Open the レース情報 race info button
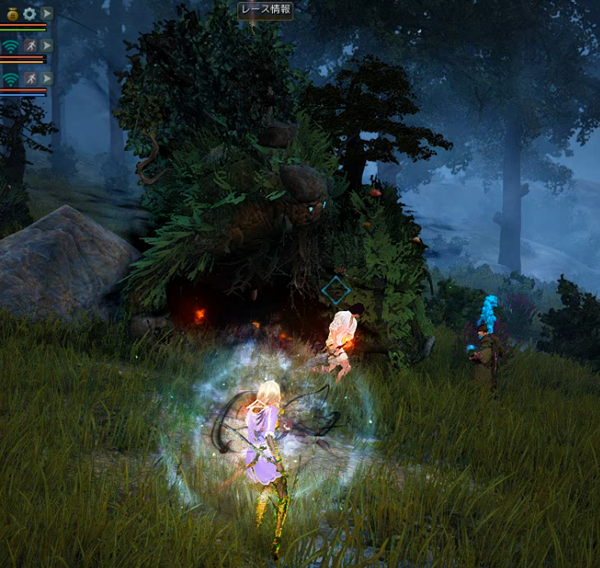The height and width of the screenshot is (568, 600). pyautogui.click(x=265, y=10)
